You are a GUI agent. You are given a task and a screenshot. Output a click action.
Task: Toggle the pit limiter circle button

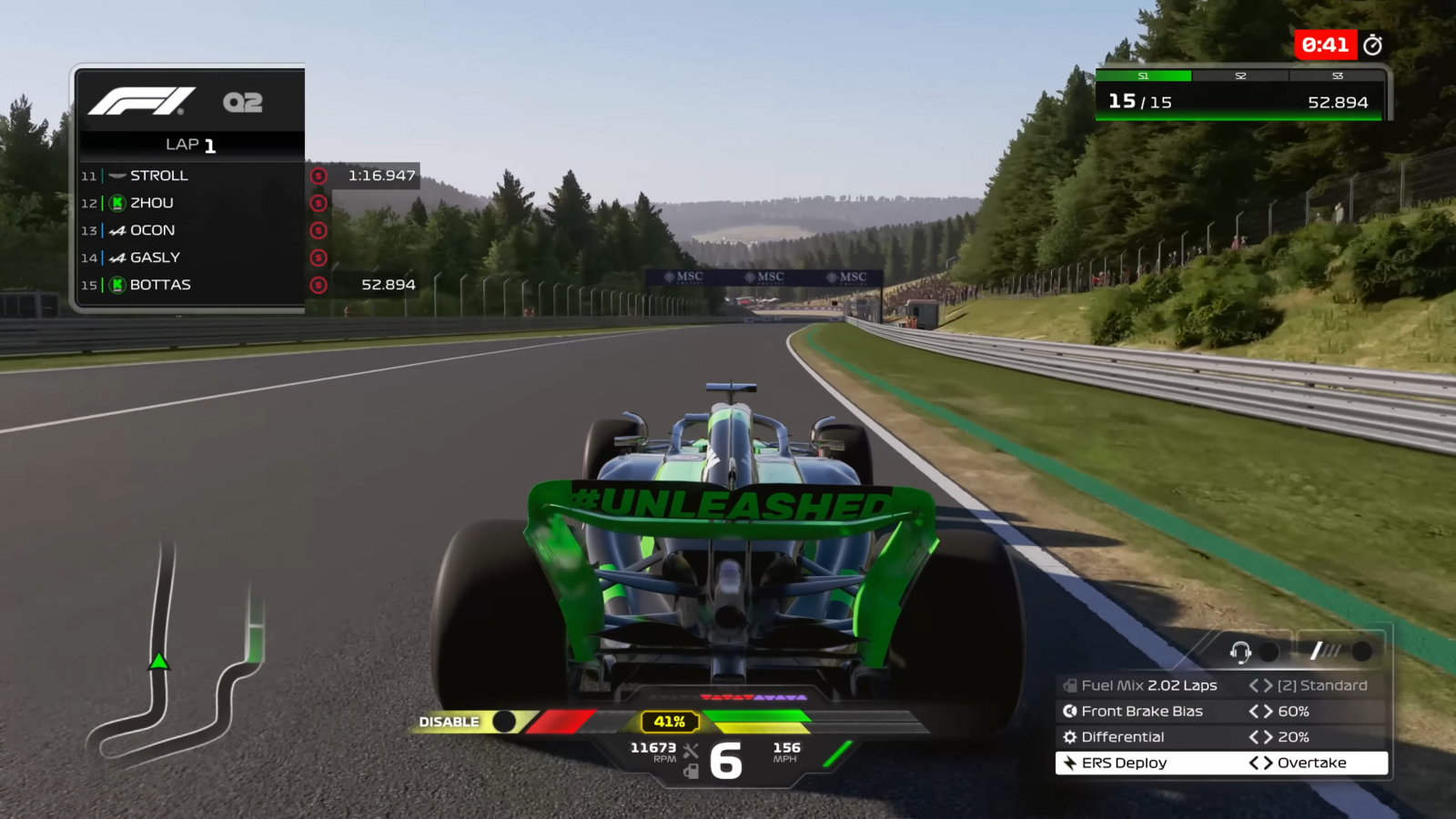pos(1362,650)
